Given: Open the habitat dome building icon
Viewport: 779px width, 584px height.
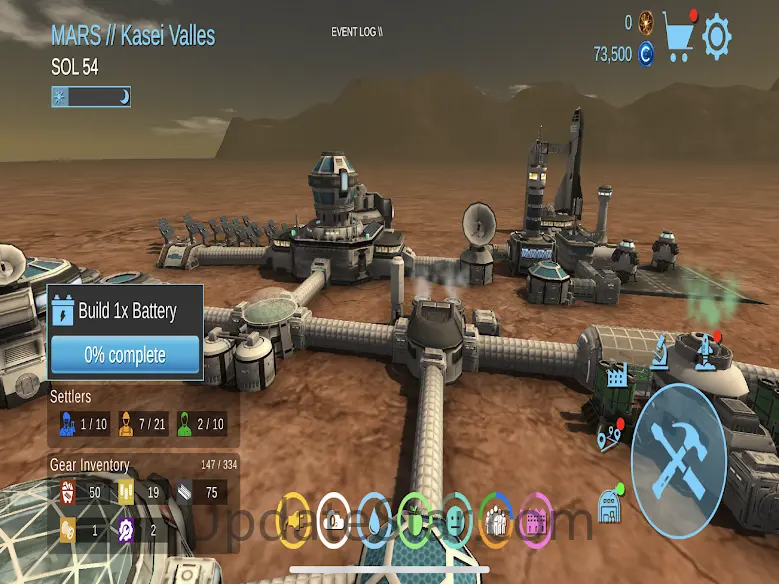Looking at the screenshot, I should [x=611, y=502].
